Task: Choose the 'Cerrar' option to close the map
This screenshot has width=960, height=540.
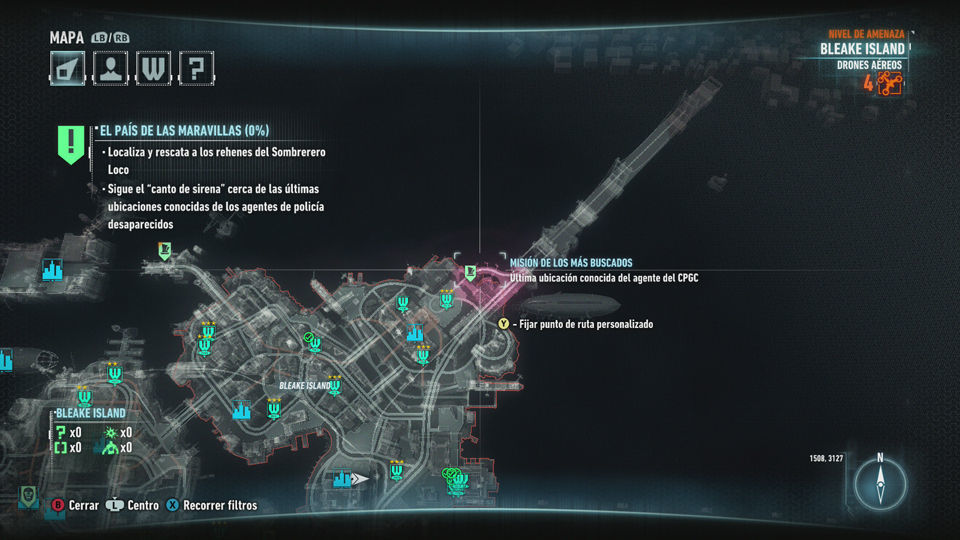Action: pos(76,506)
